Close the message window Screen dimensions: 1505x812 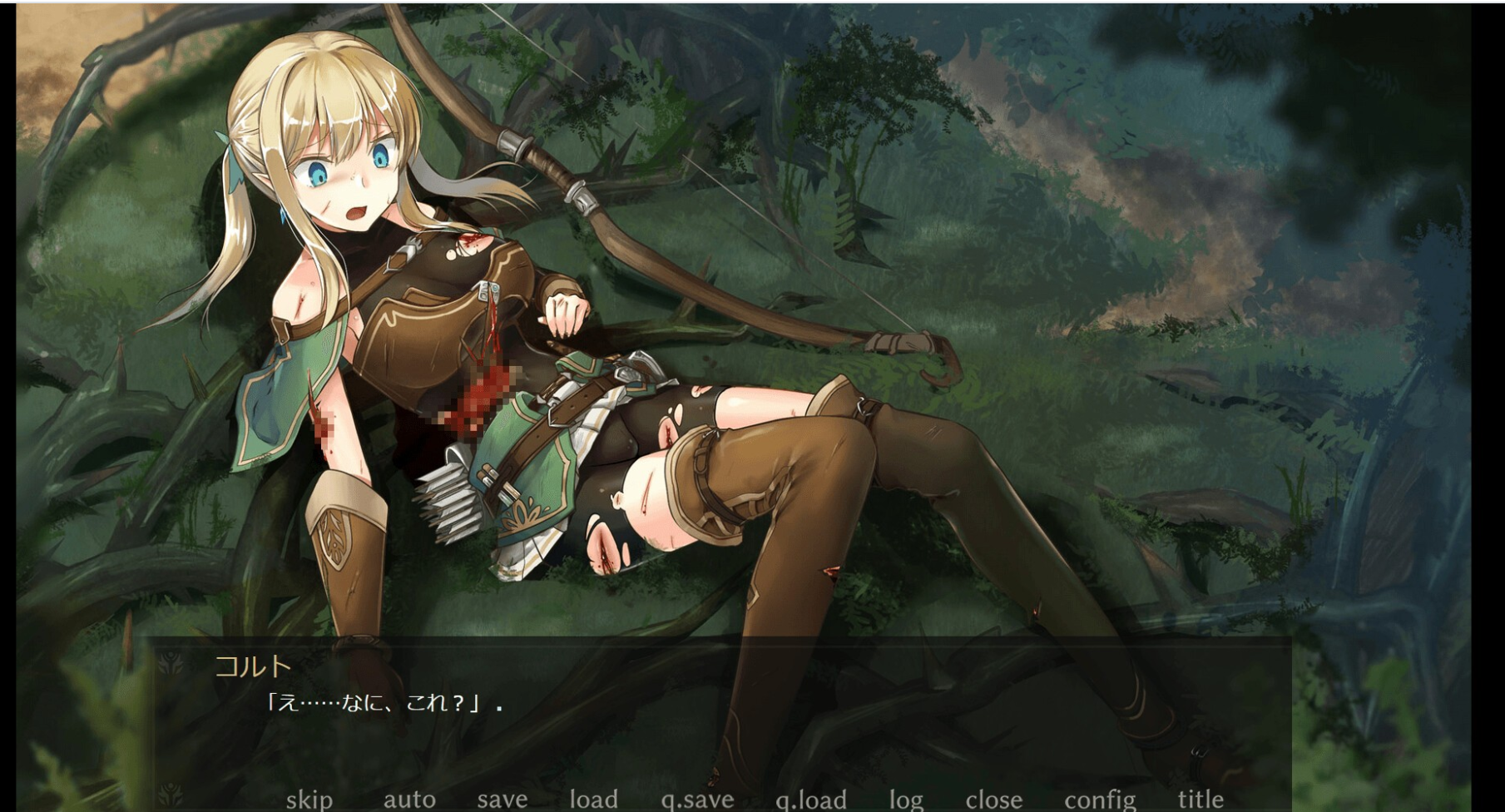(x=994, y=799)
